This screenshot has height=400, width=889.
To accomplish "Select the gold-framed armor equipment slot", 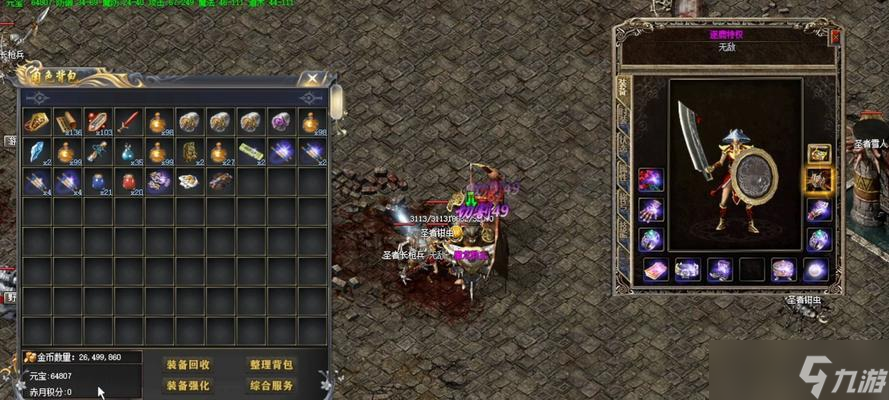I will click(819, 181).
